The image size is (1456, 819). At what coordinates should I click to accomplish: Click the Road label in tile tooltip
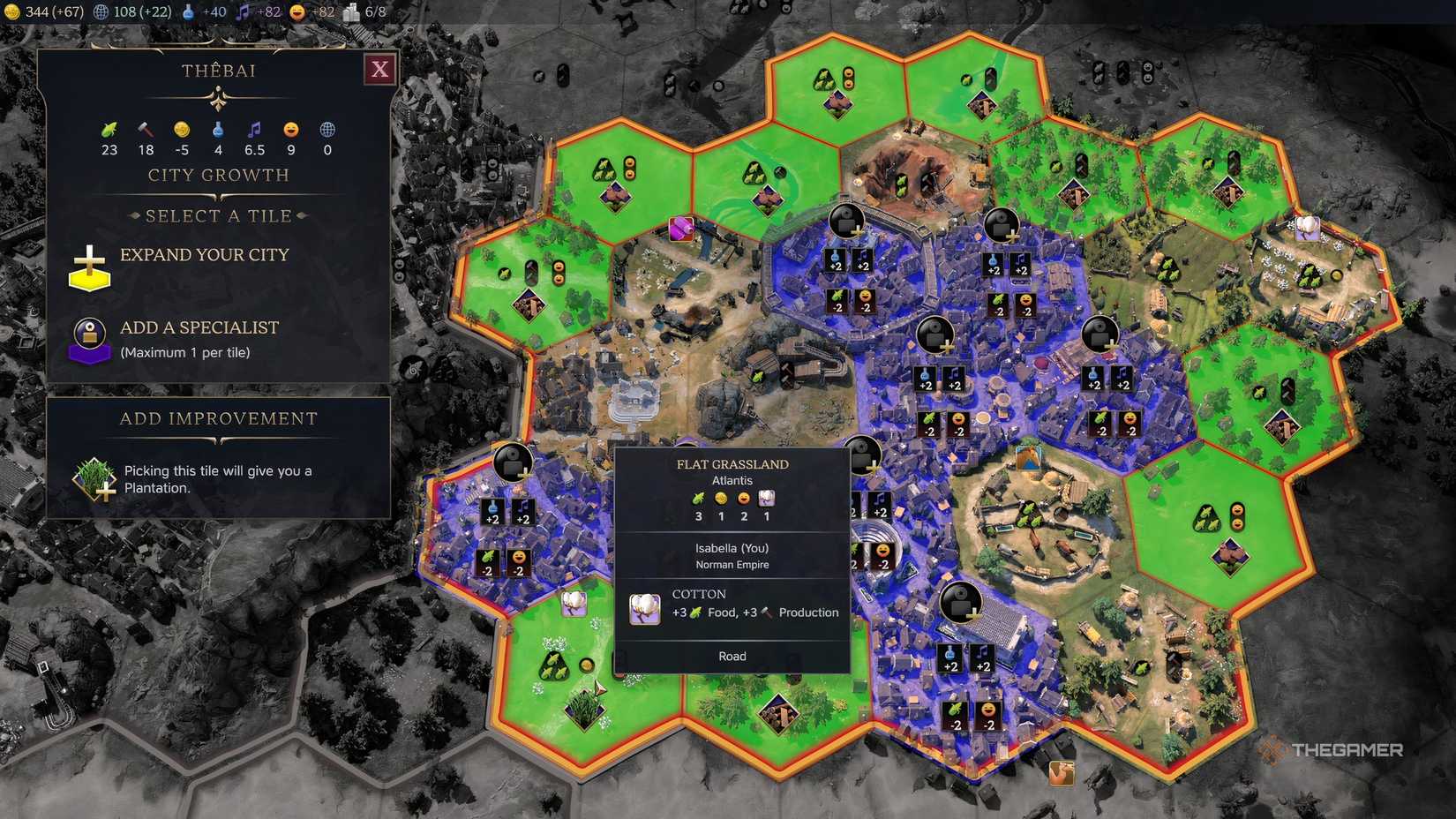(732, 656)
